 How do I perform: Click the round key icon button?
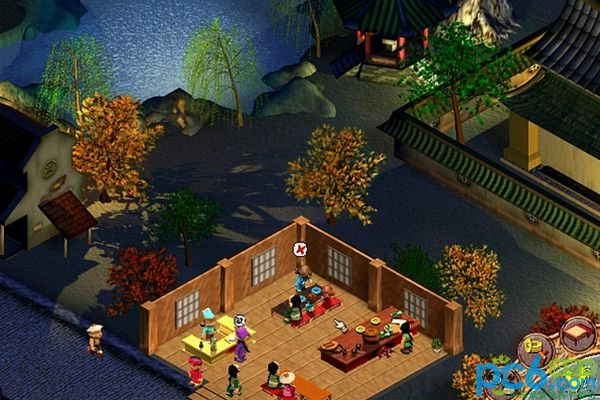coord(538,347)
